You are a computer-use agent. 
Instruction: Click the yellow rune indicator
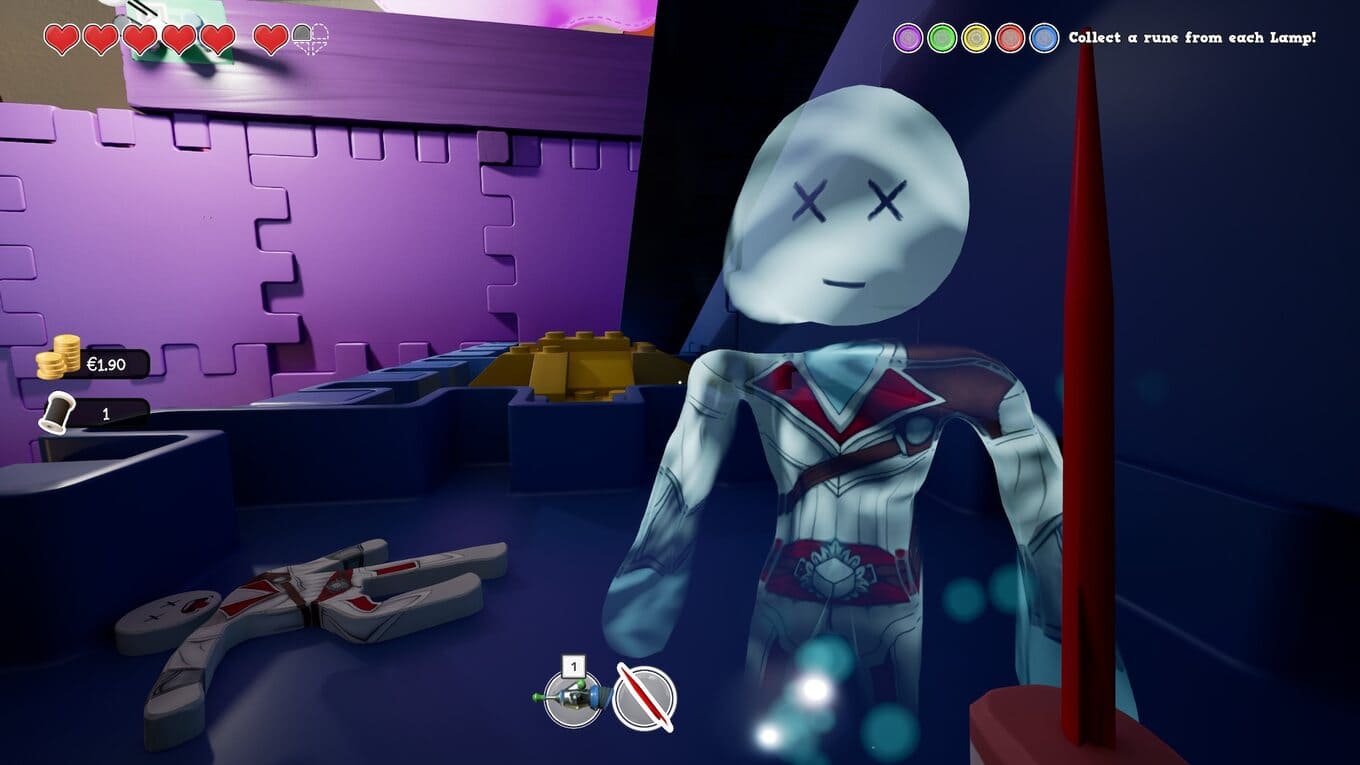pos(976,38)
